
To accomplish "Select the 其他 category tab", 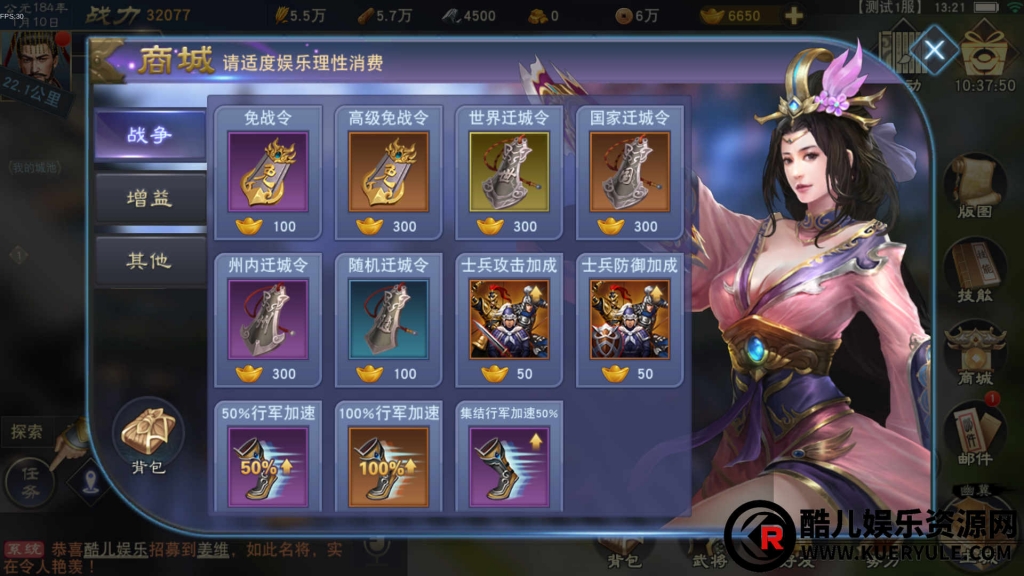I will [x=149, y=261].
